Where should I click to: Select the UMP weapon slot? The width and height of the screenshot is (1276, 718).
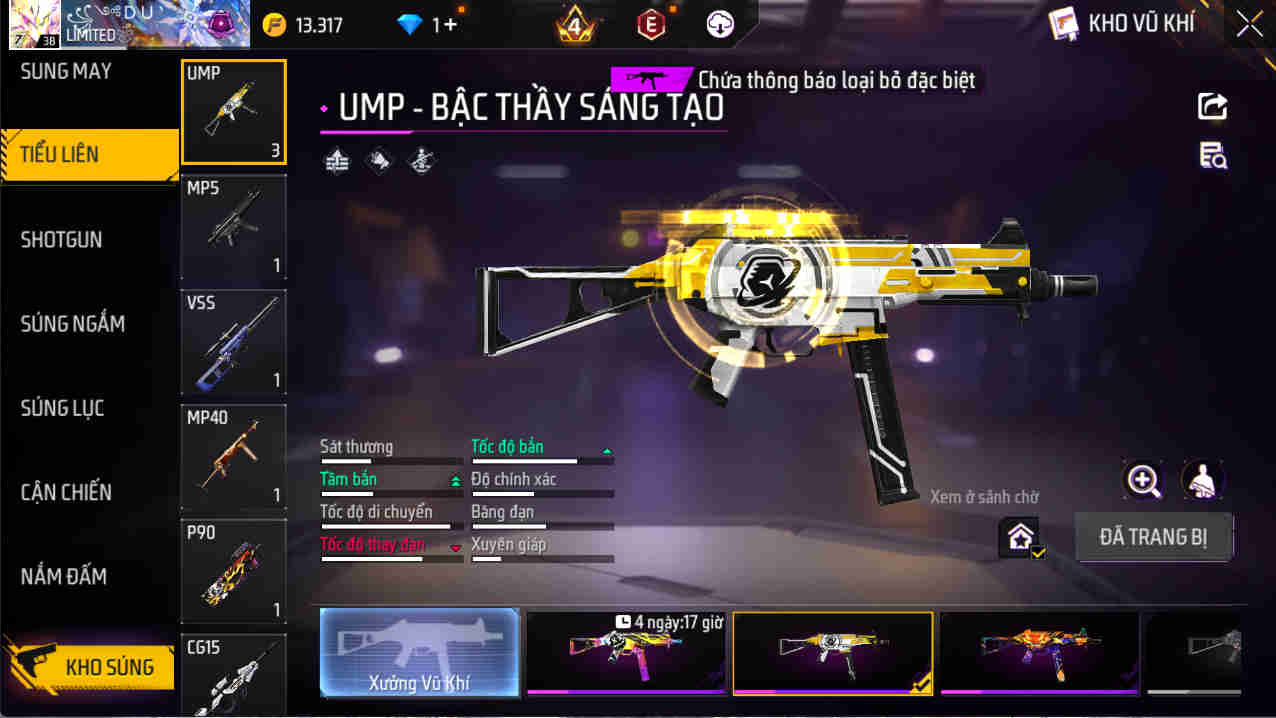click(234, 112)
